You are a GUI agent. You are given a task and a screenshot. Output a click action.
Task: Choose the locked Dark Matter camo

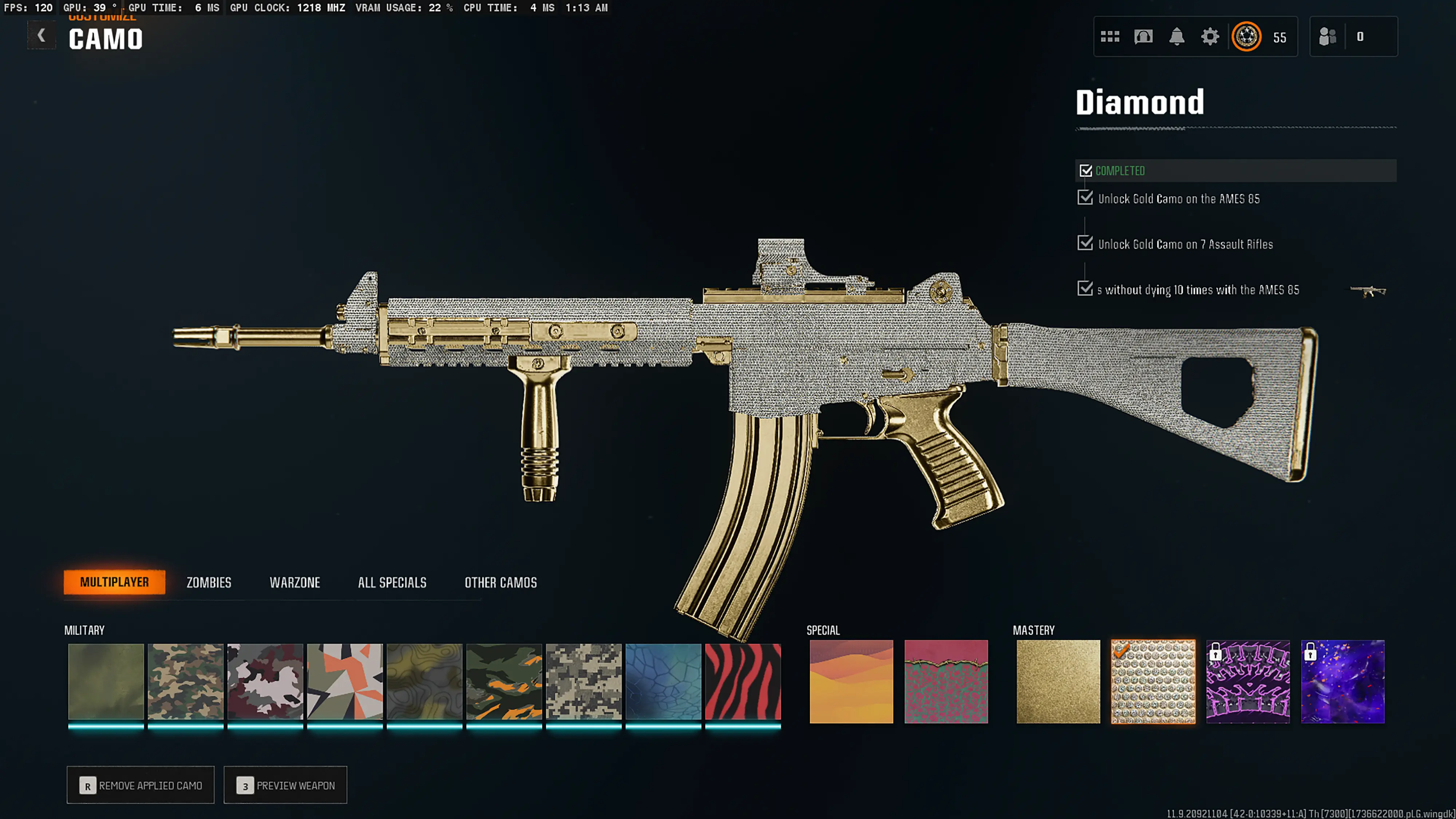[x=1343, y=681]
